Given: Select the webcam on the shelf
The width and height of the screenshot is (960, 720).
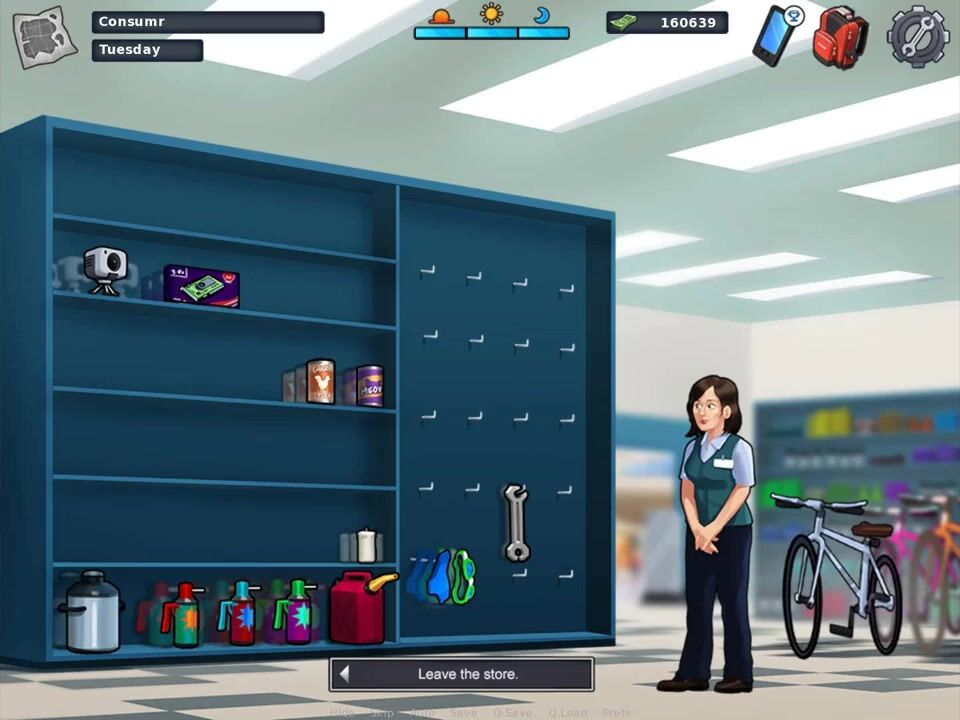Looking at the screenshot, I should (x=104, y=270).
